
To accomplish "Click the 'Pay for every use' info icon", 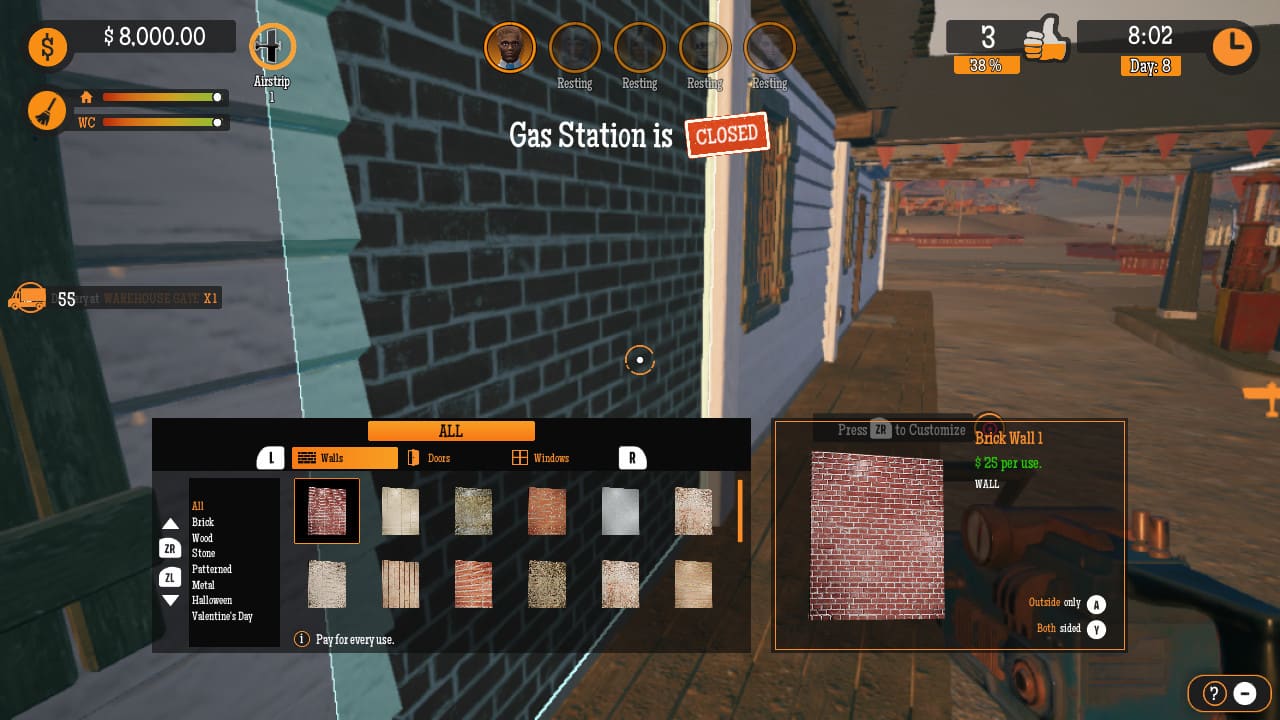I will 301,638.
